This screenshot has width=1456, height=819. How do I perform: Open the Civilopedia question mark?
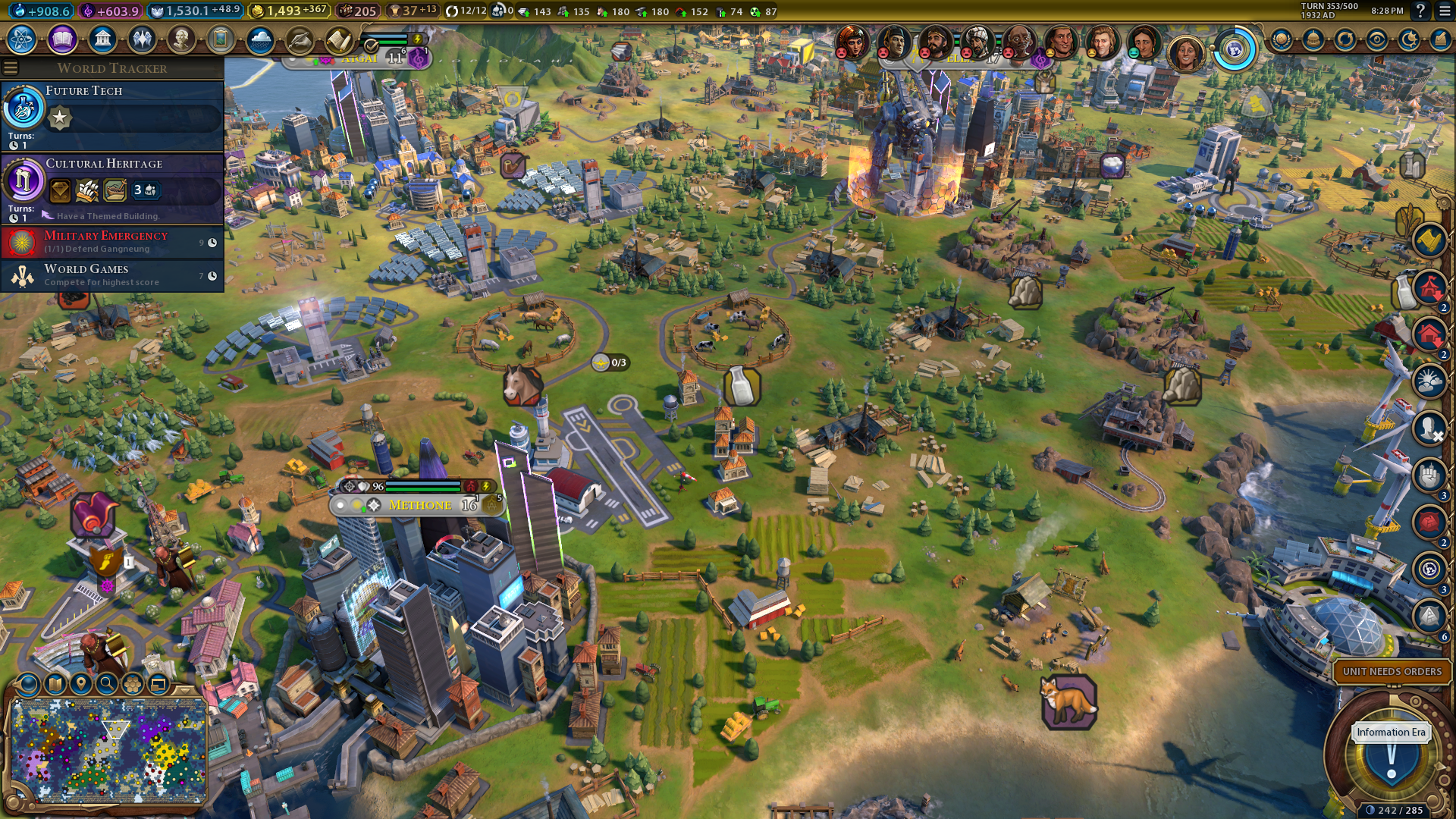pyautogui.click(x=1420, y=11)
